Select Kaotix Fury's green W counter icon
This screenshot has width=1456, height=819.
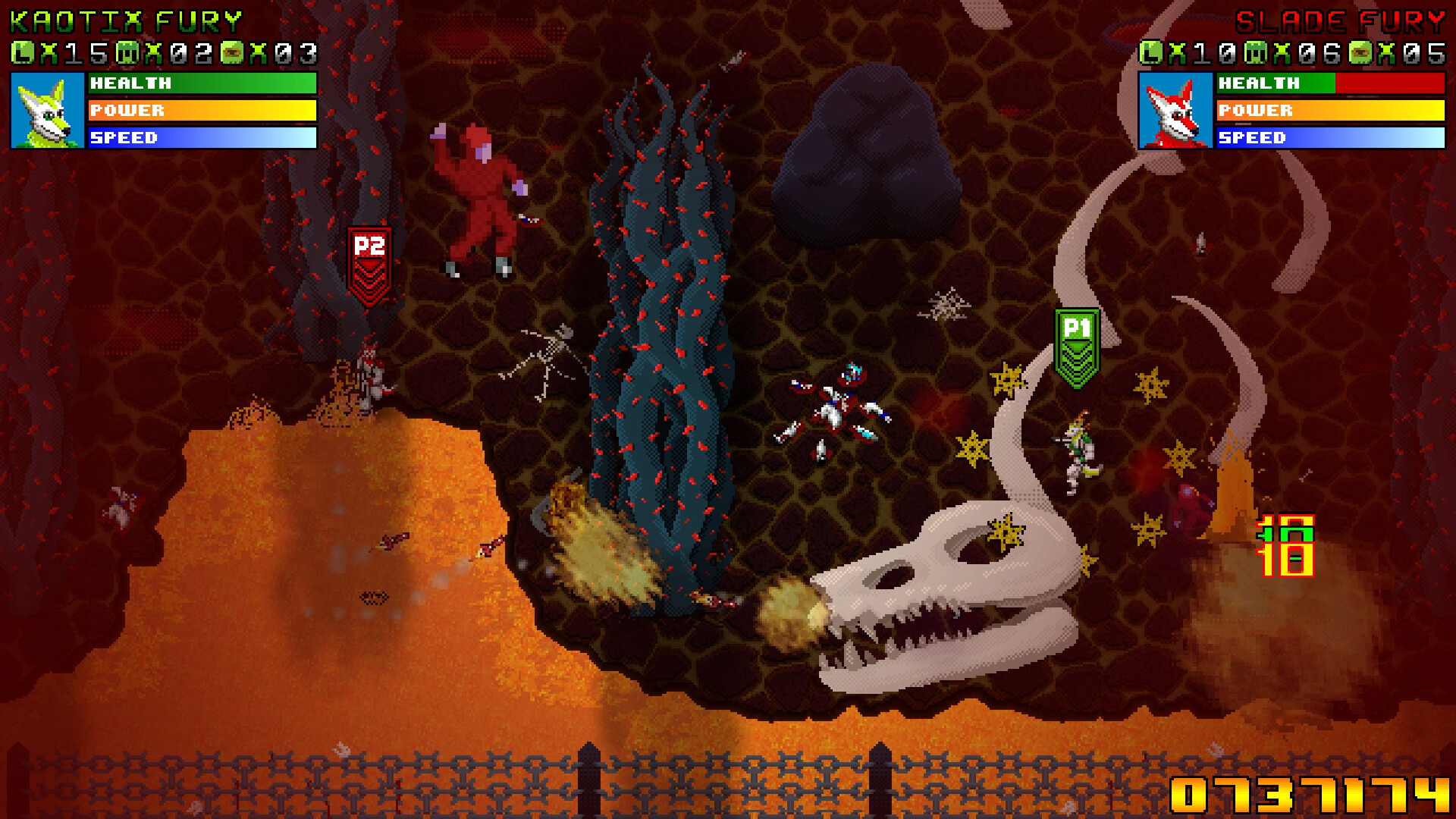click(x=127, y=52)
